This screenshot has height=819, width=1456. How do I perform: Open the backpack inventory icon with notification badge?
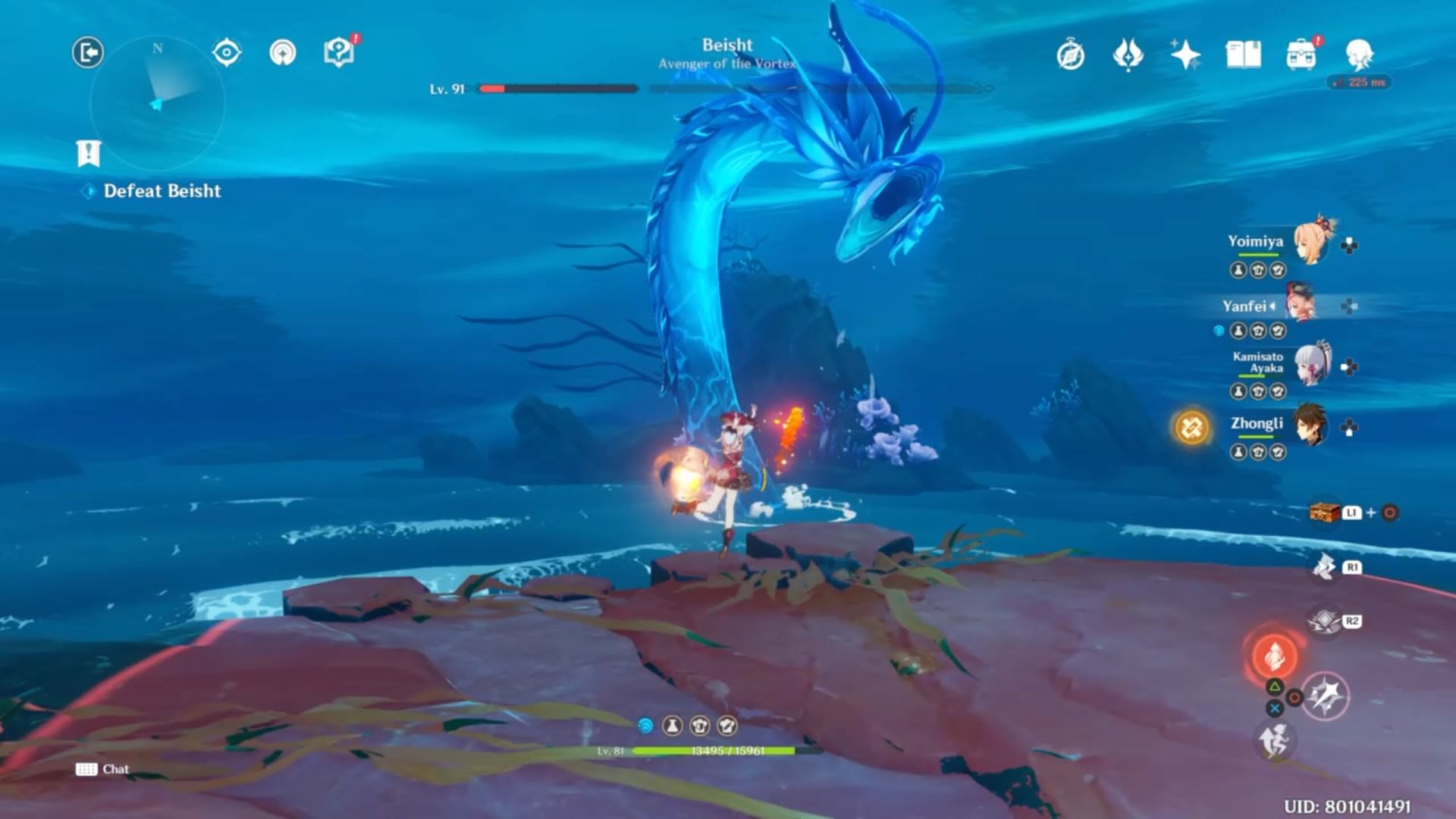click(1301, 55)
